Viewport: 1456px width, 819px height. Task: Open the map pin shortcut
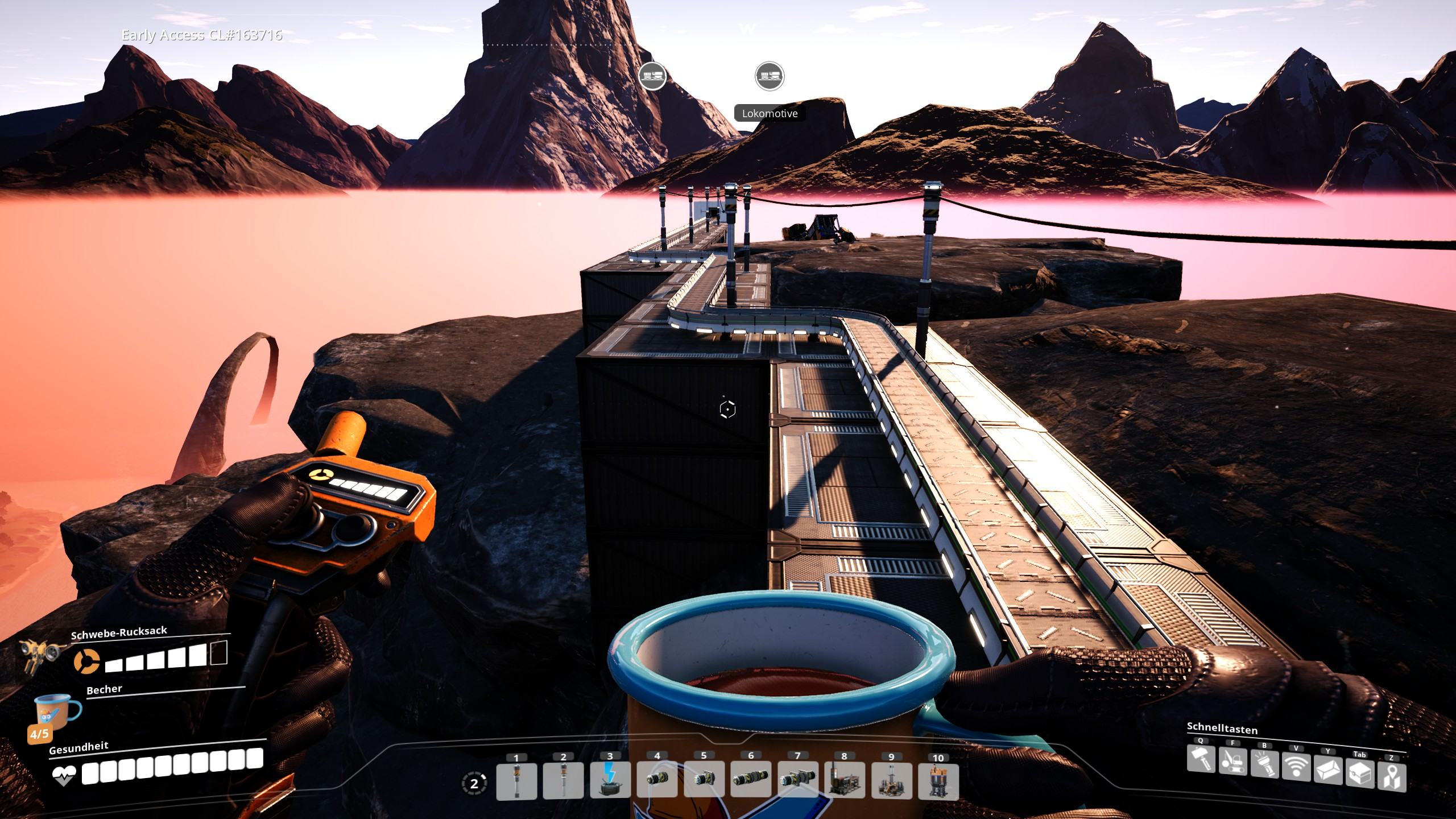[1391, 777]
